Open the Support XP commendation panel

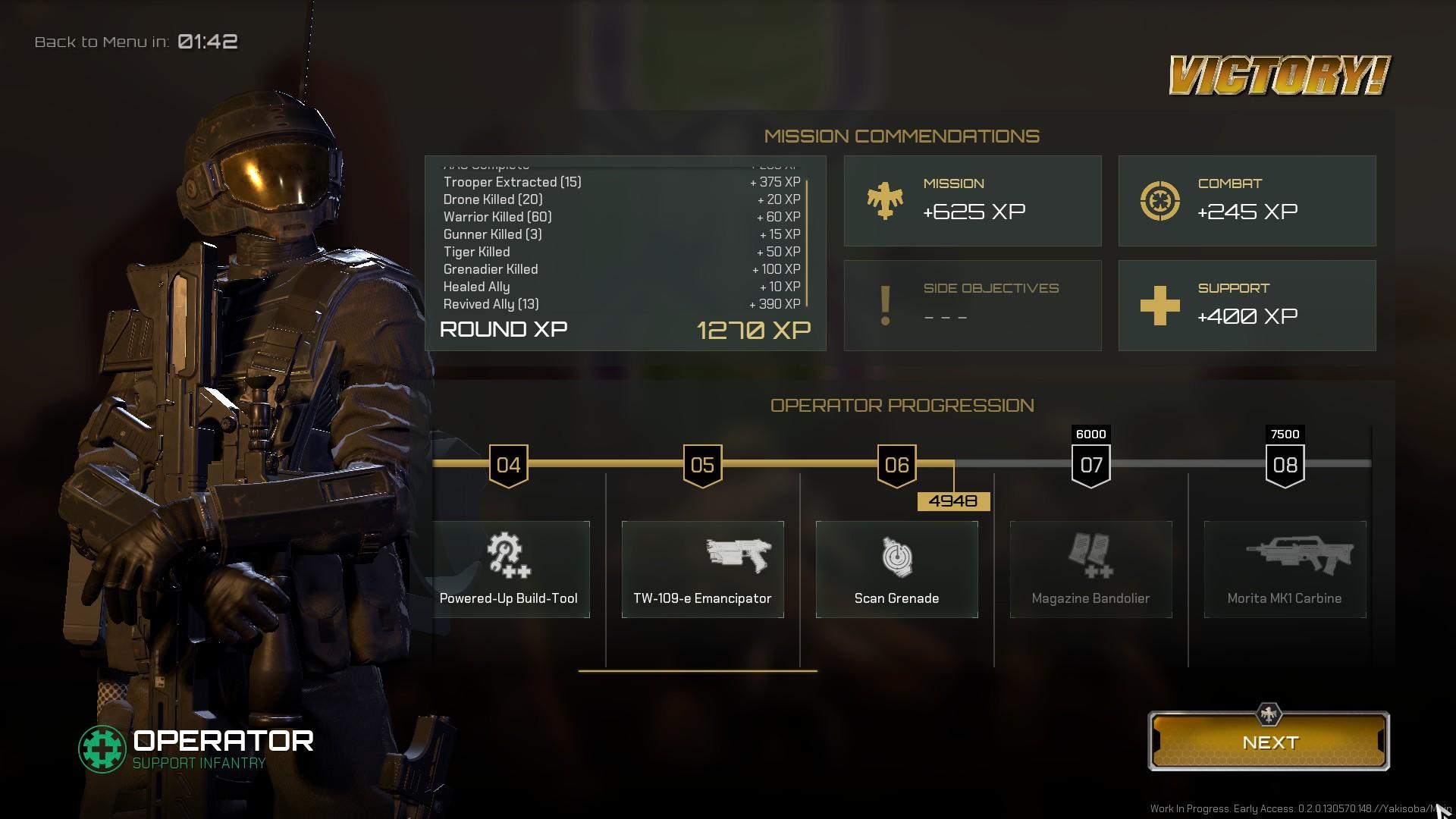pos(1247,306)
